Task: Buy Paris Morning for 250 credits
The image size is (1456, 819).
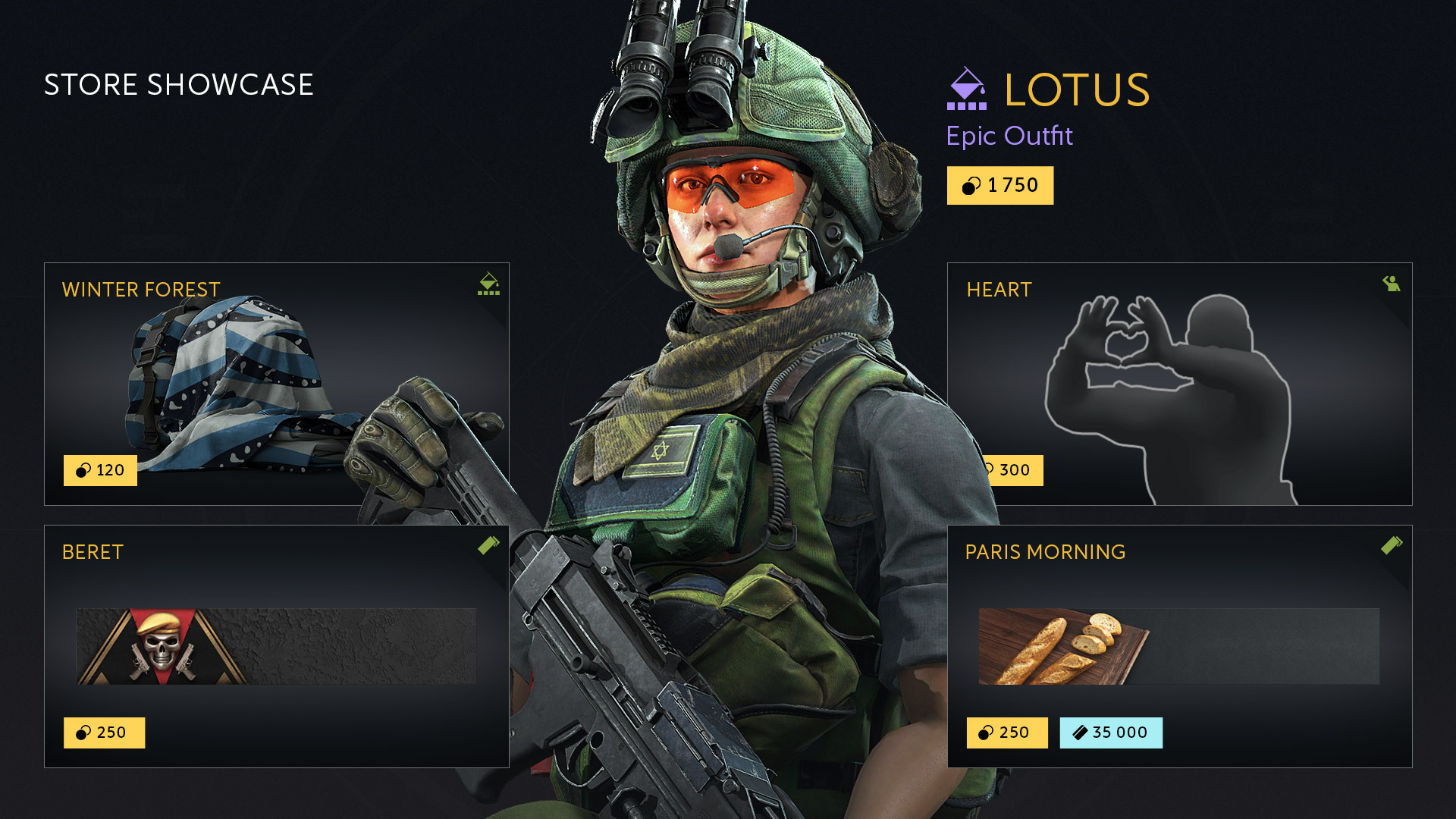Action: click(x=1006, y=733)
